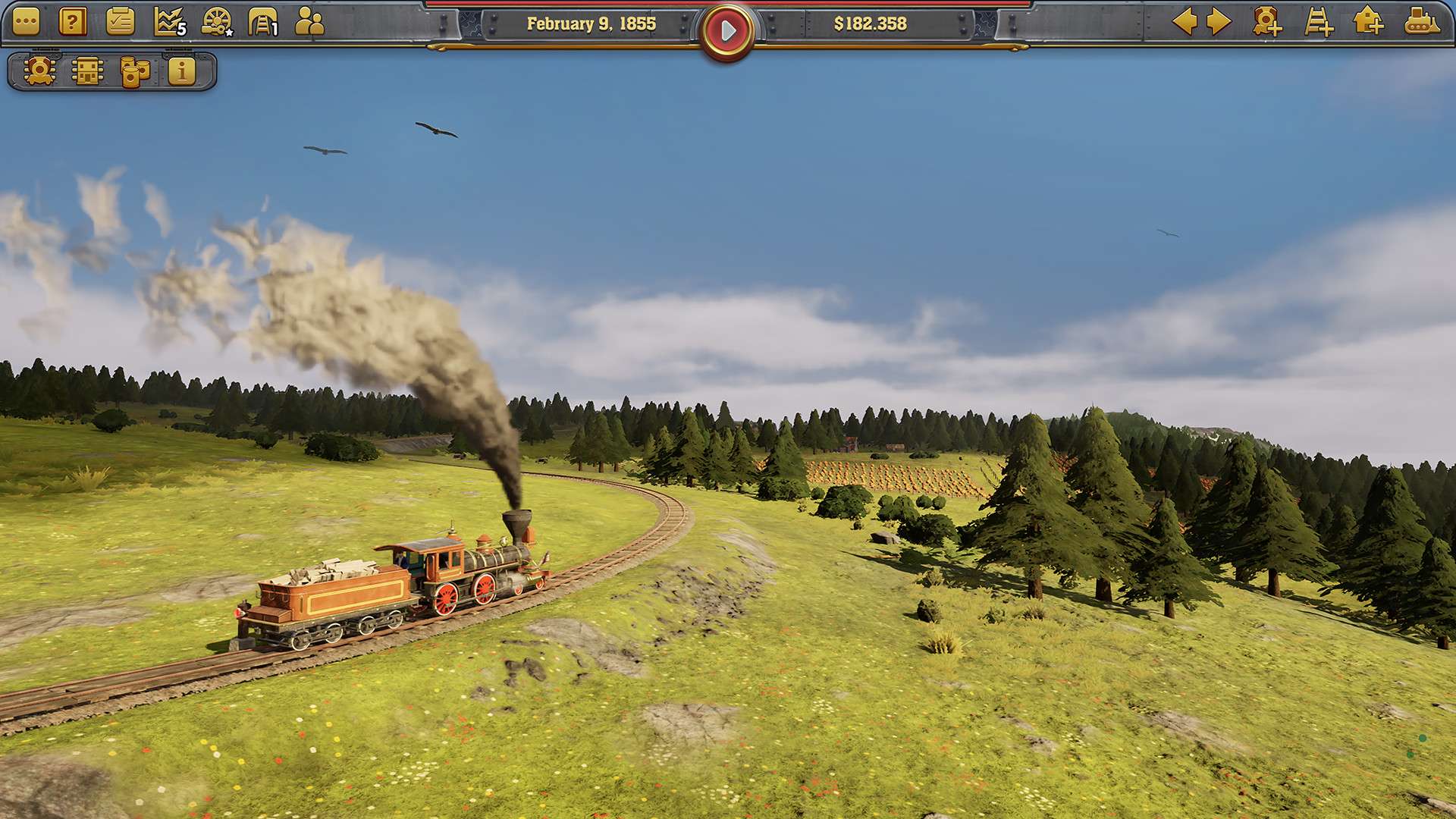Select the steam locomotive on the track
1456x819 pixels.
tap(470, 576)
